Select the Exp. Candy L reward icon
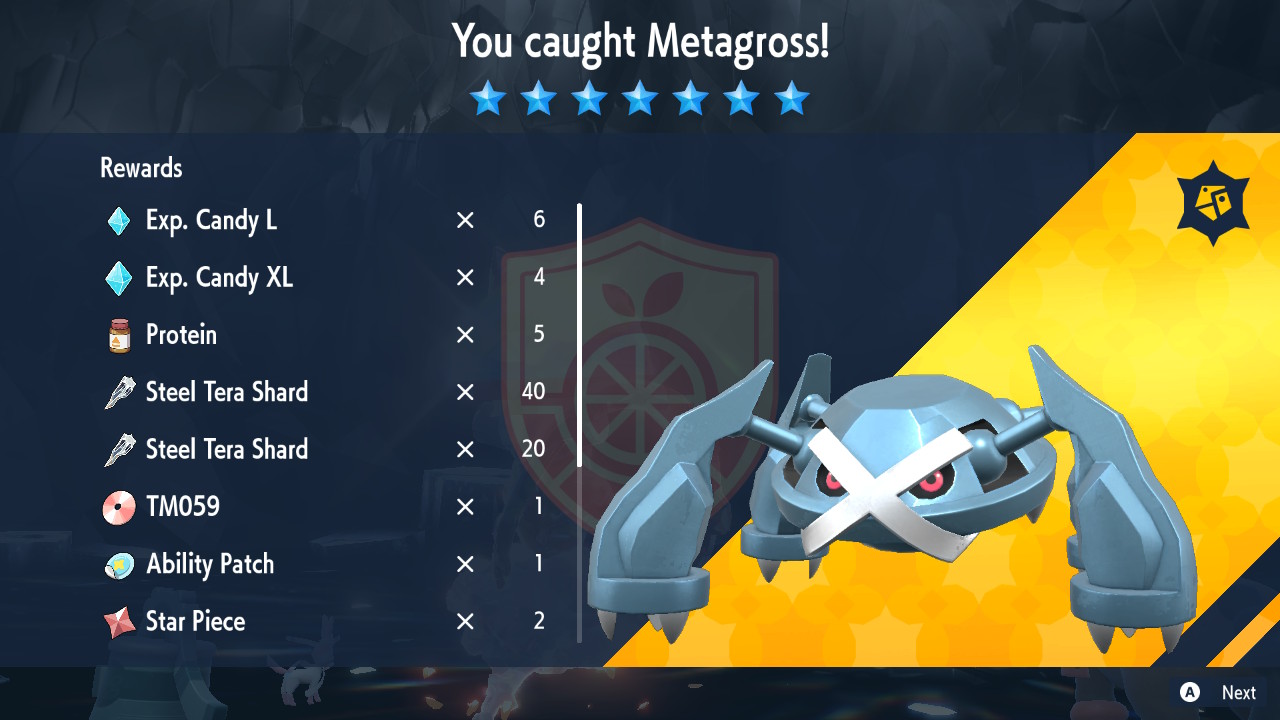 (x=120, y=220)
